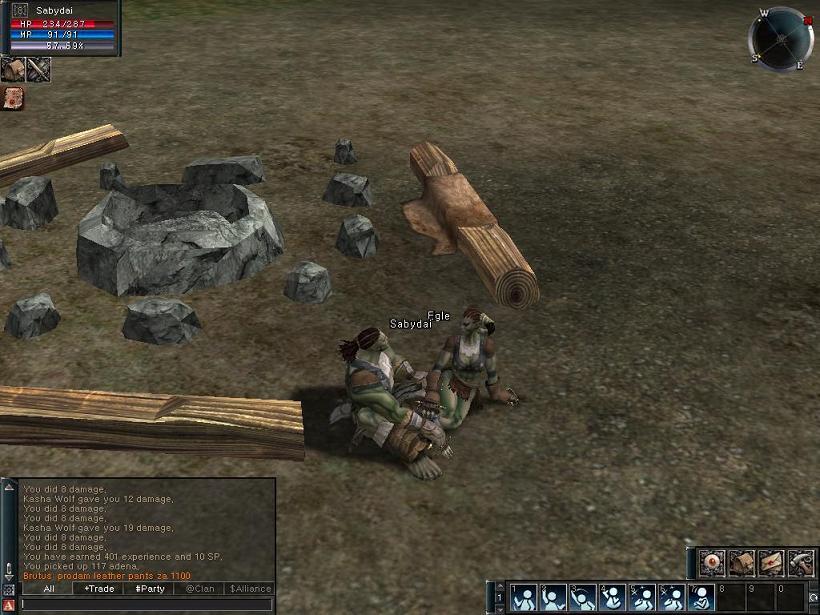Activate the raised-arm gesture in slot 3

pos(583,598)
